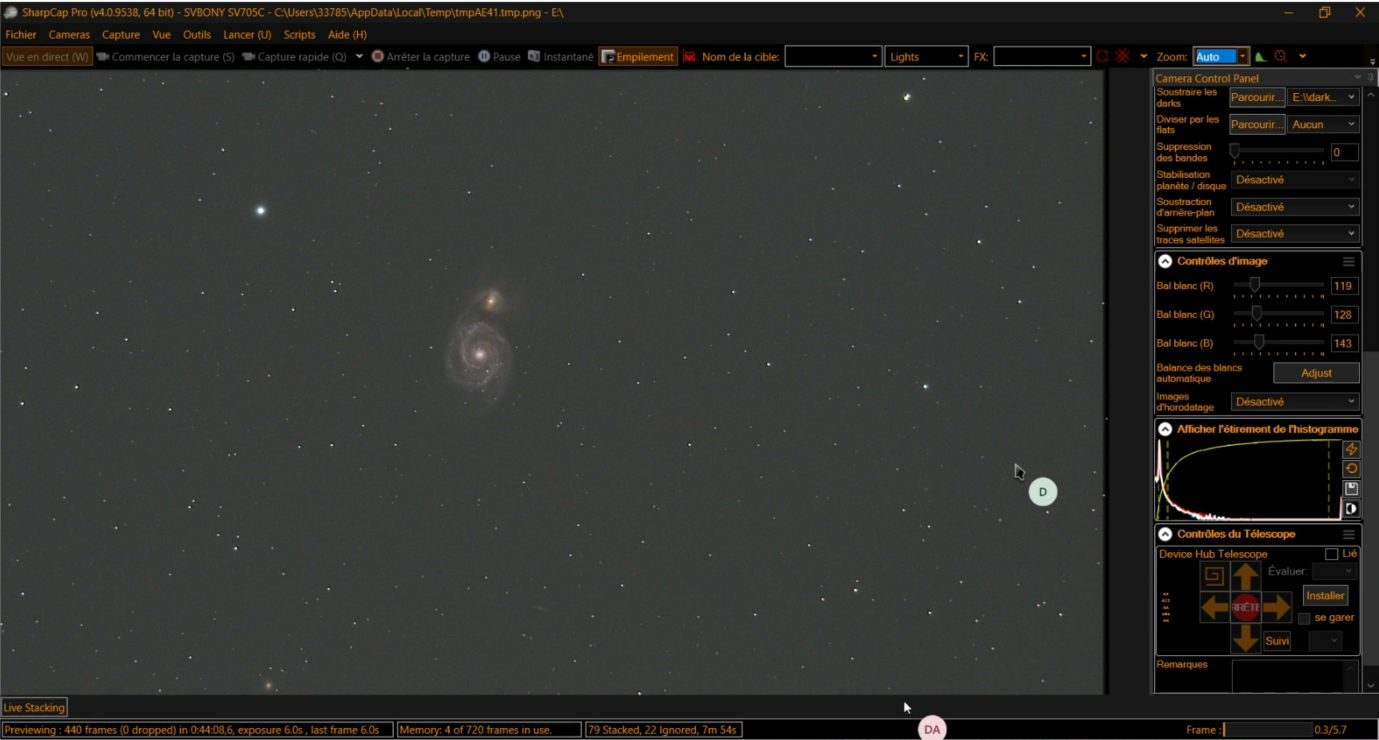Viewport: 1379px width, 740px height.
Task: Start capture with Commencer la capture
Action: [x=166, y=57]
